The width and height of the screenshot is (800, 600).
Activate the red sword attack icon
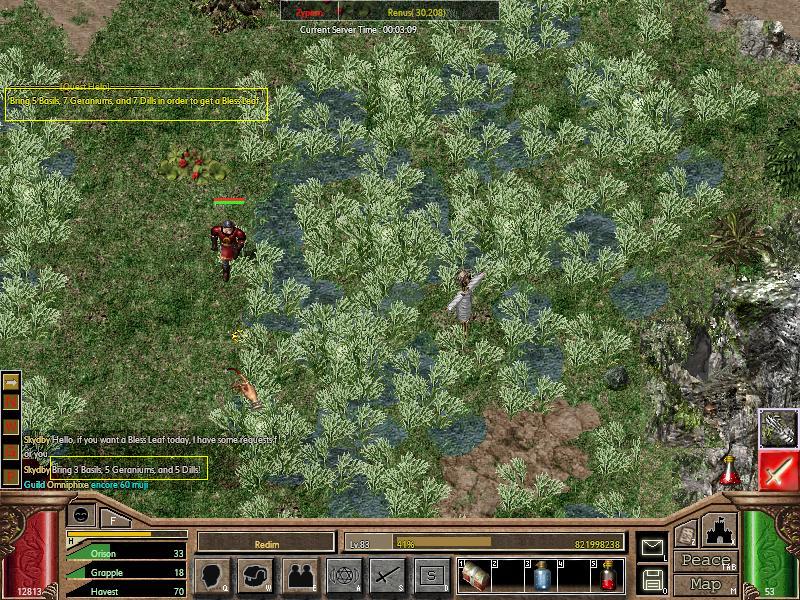[x=778, y=470]
